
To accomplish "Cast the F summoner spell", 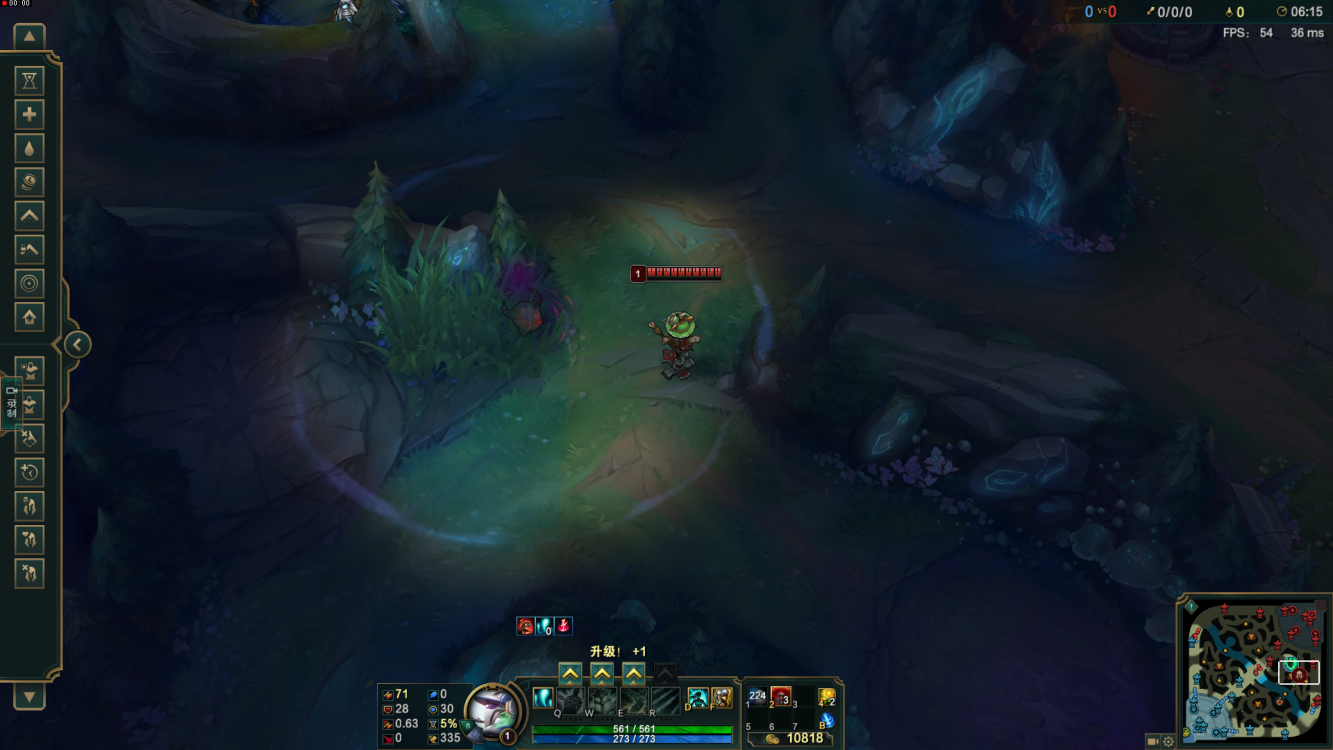I will point(721,698).
